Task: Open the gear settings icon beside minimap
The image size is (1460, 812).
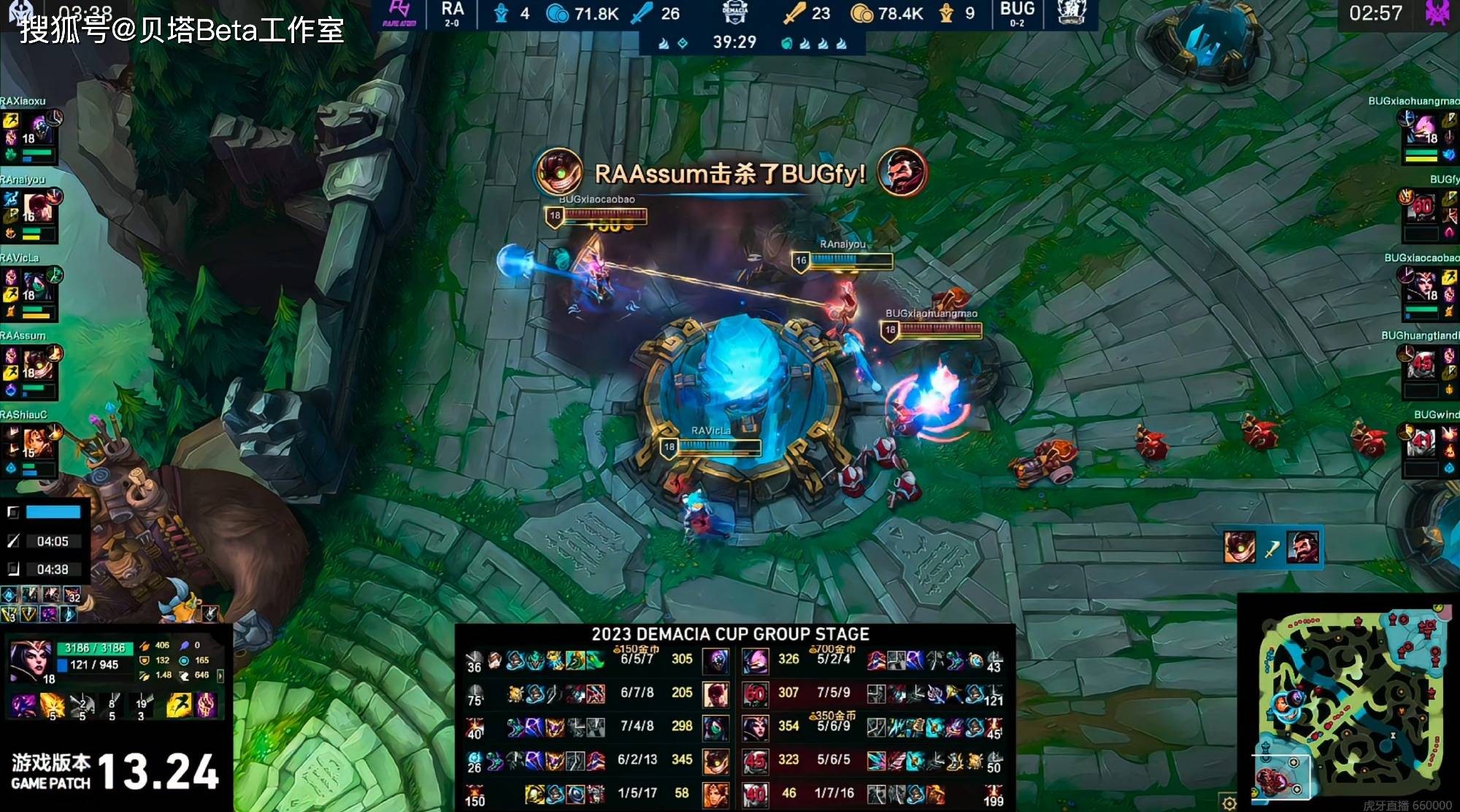Action: (x=1230, y=803)
